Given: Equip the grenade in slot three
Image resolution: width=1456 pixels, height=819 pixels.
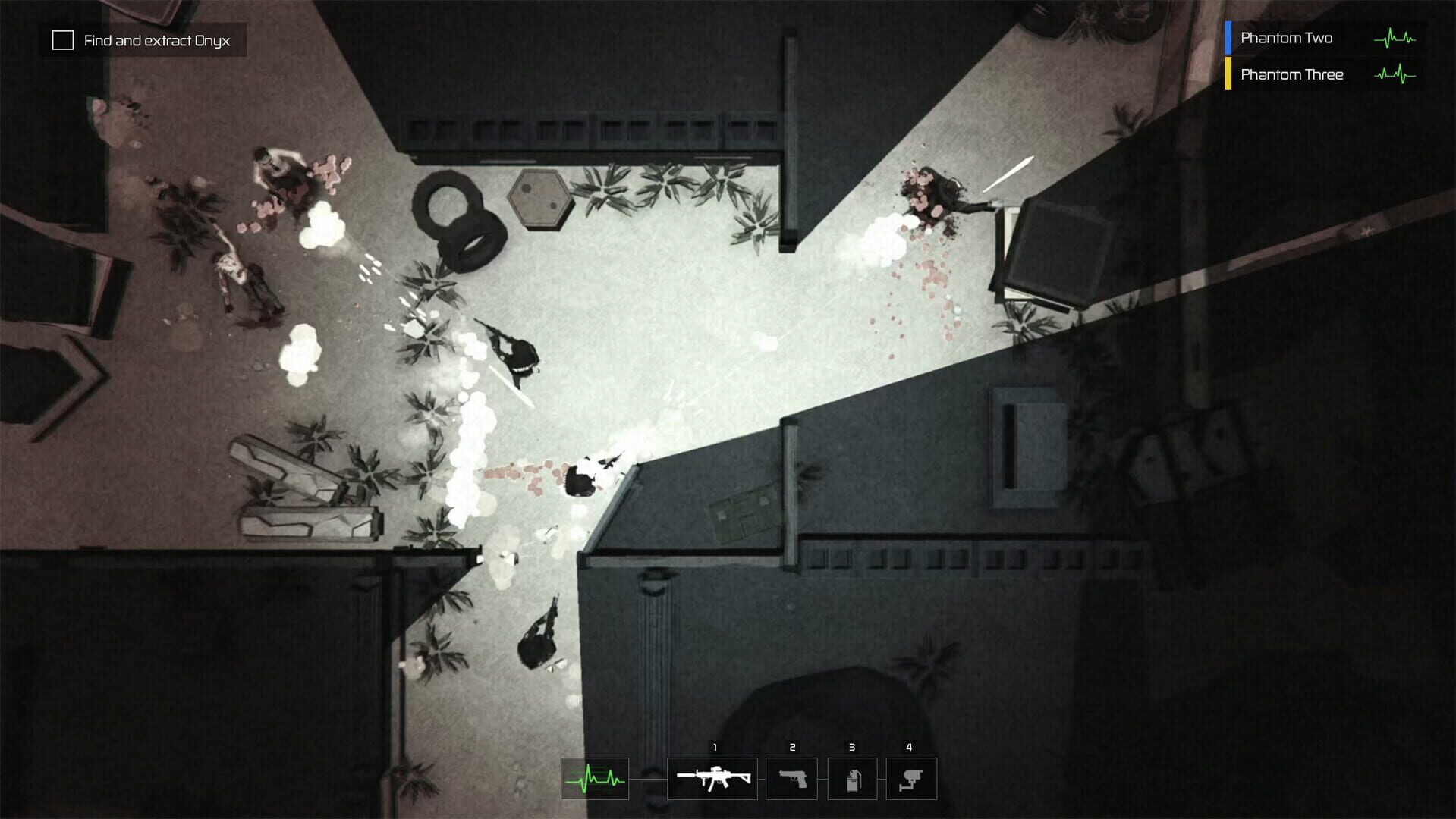Looking at the screenshot, I should click(x=851, y=778).
